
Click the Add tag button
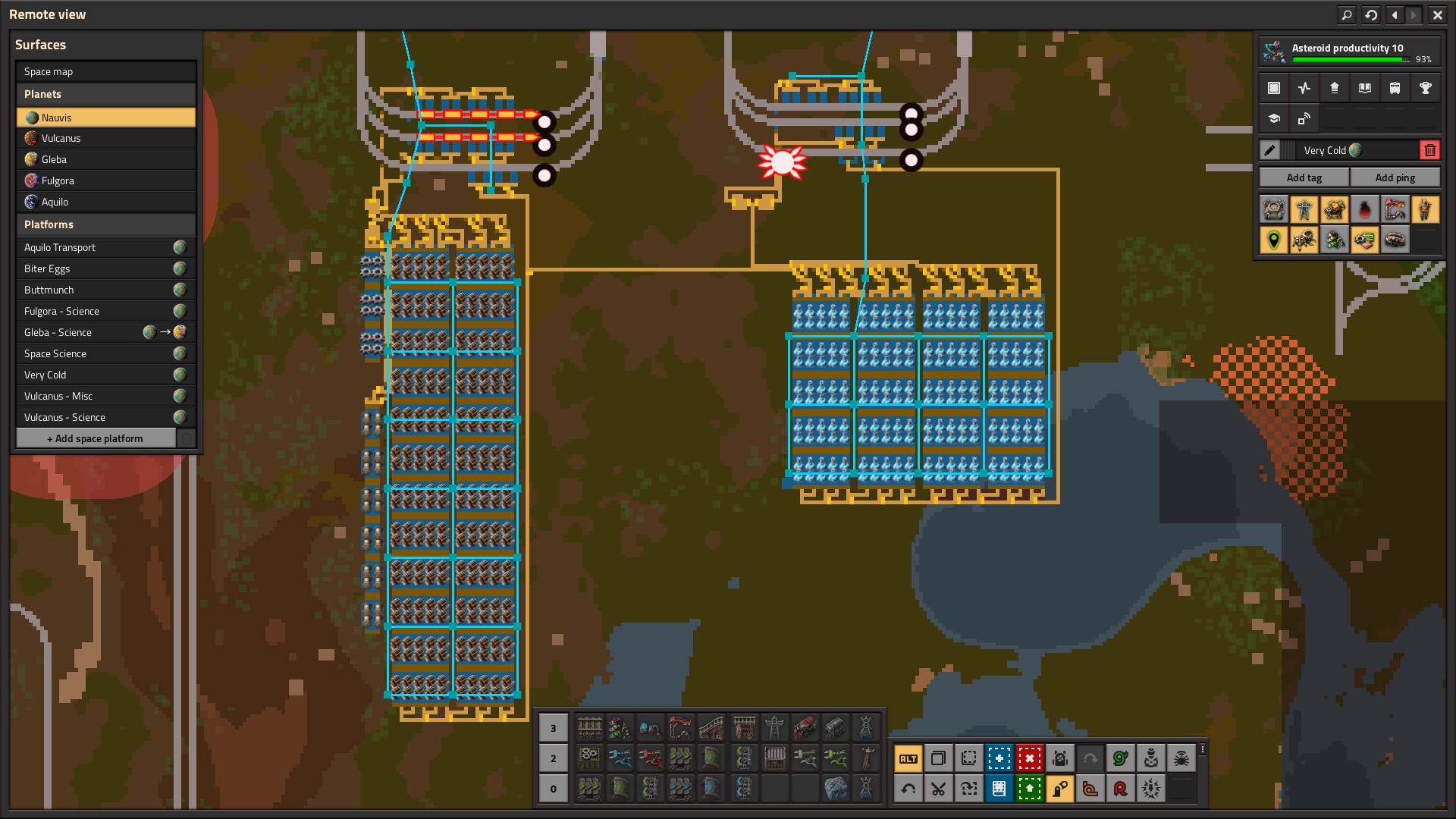pyautogui.click(x=1304, y=177)
